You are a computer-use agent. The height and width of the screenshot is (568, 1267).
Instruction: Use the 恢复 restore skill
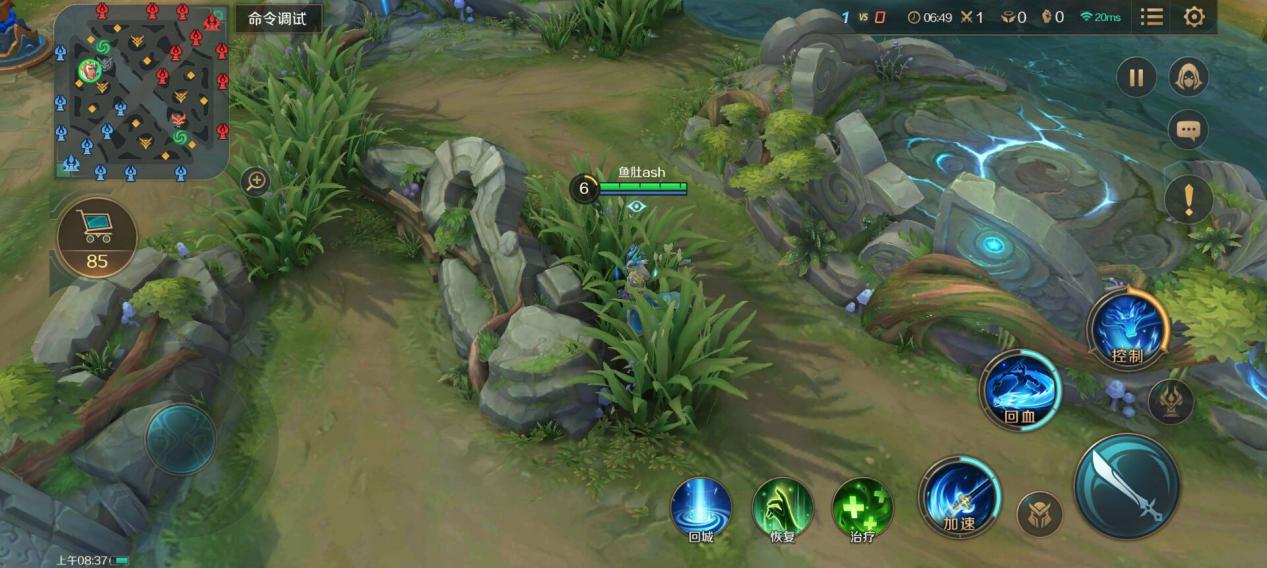pyautogui.click(x=782, y=506)
